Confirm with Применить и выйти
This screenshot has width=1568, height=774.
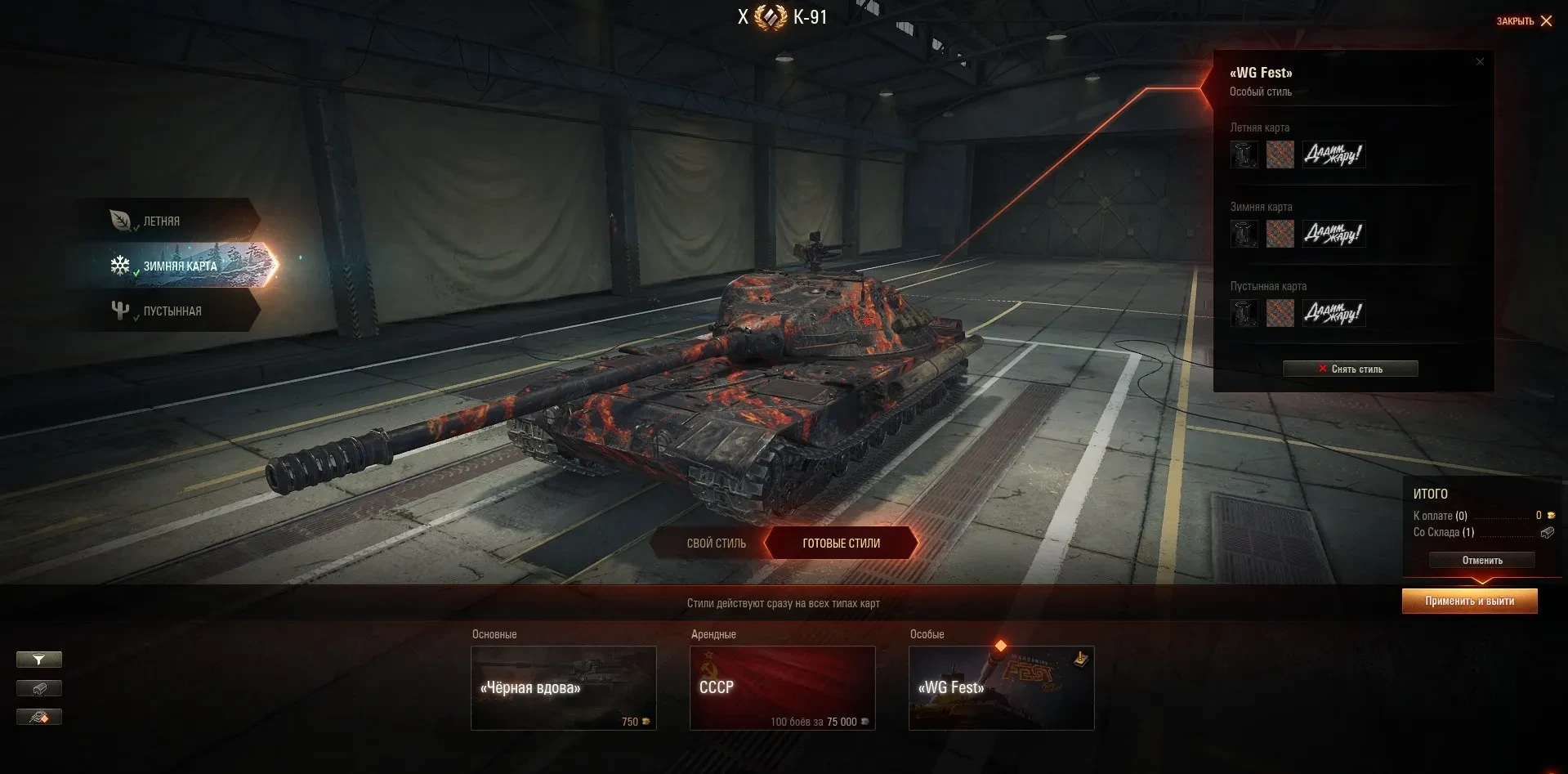pyautogui.click(x=1469, y=601)
